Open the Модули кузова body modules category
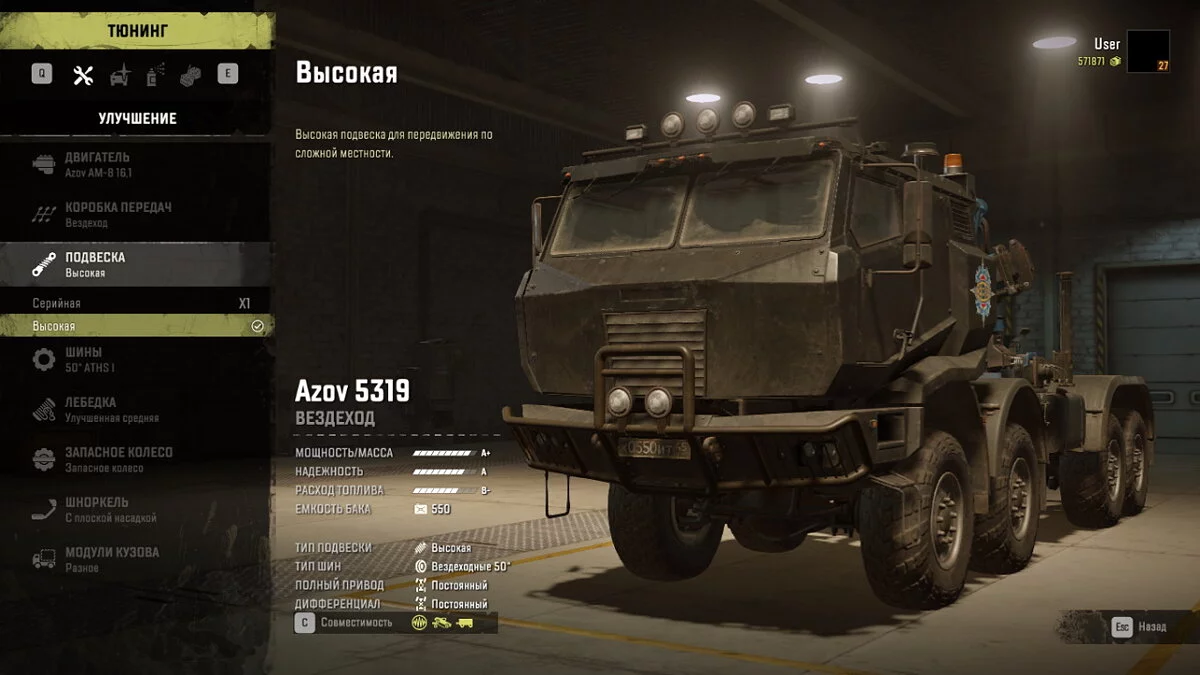 pos(136,559)
